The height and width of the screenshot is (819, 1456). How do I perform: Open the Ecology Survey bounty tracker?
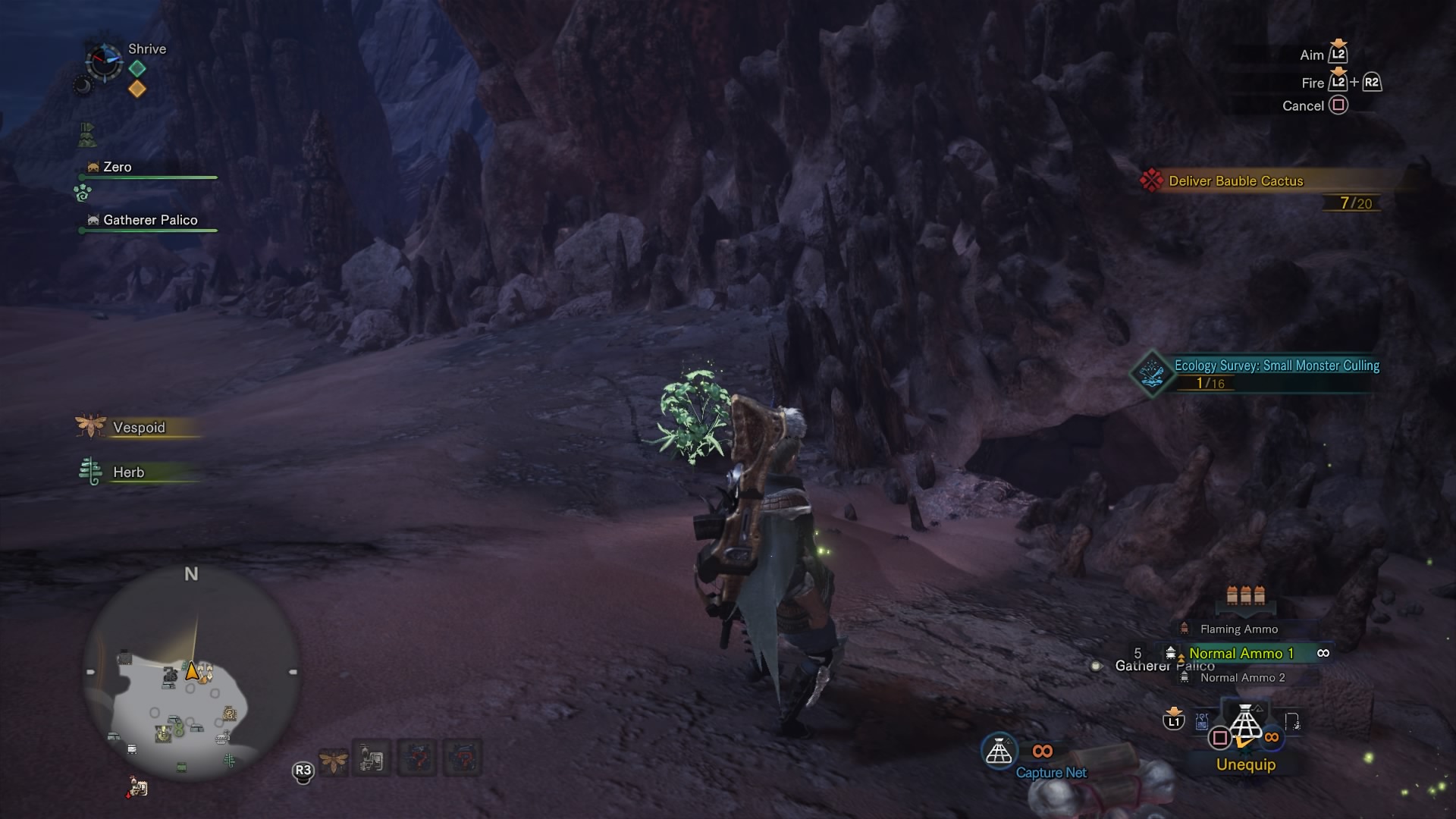tap(1276, 366)
